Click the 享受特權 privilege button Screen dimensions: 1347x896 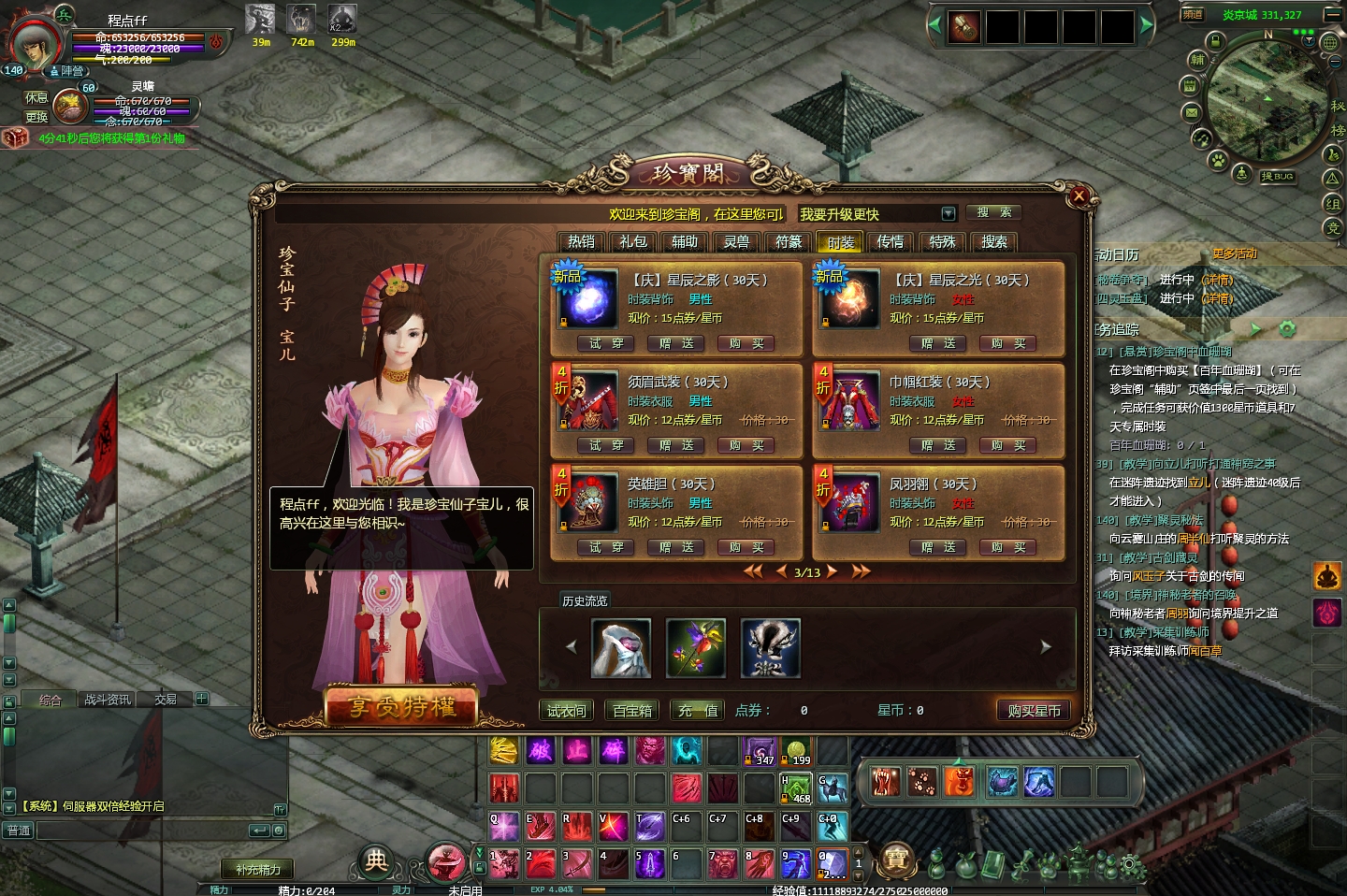402,707
